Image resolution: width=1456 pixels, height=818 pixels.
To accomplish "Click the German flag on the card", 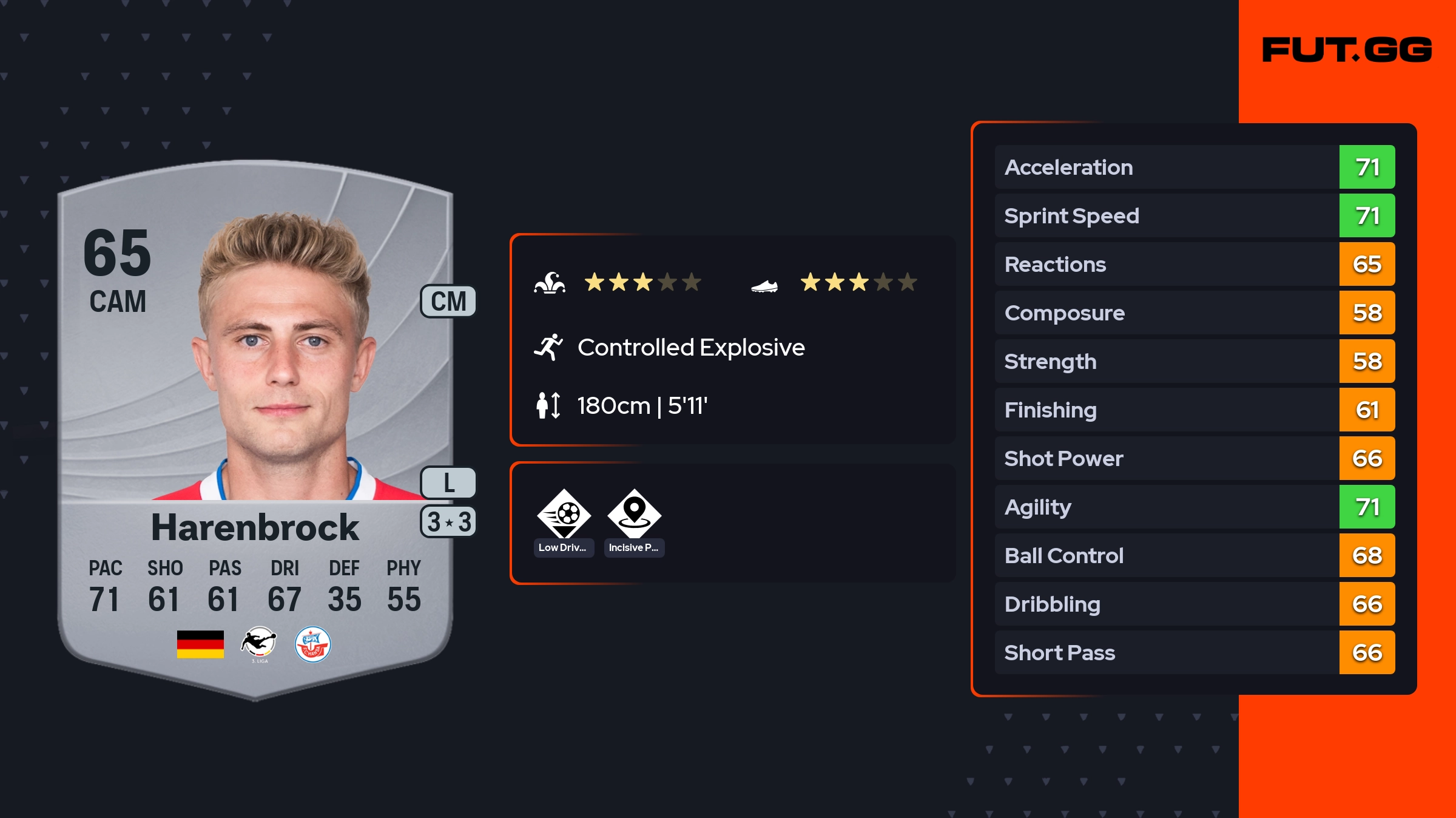I will pos(200,644).
